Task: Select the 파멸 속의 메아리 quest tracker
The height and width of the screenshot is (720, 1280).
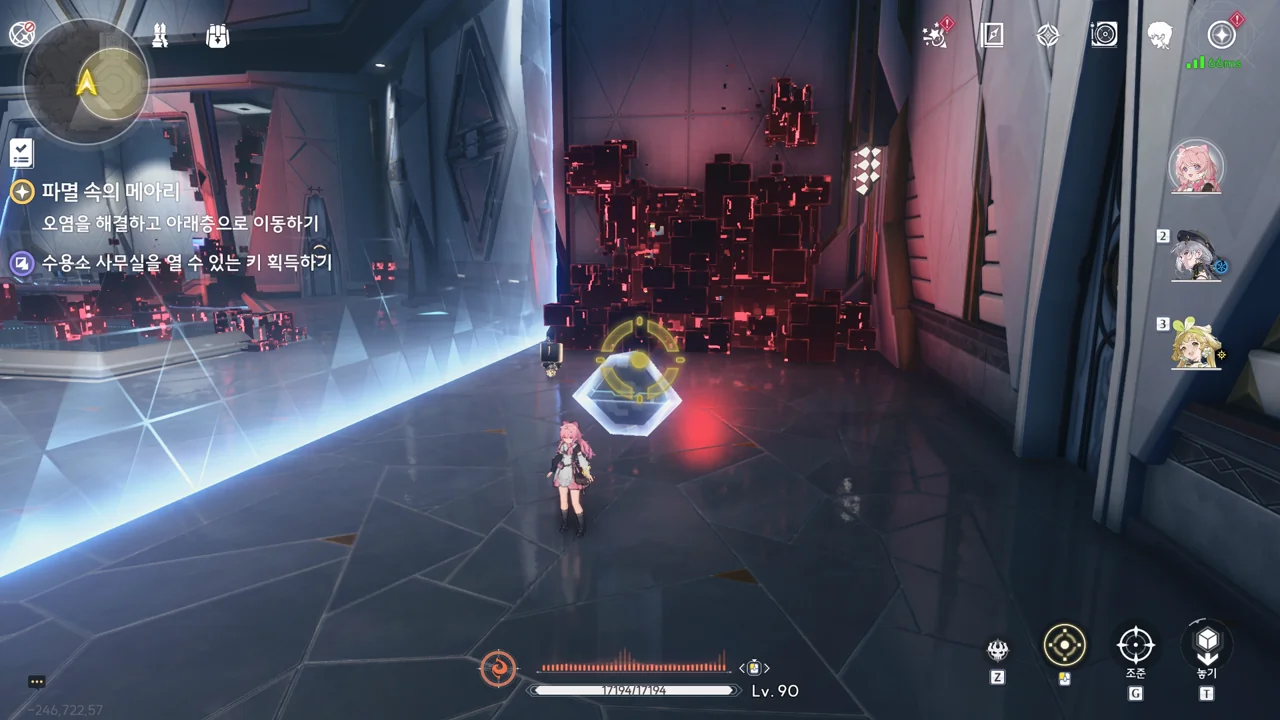Action: (110, 192)
